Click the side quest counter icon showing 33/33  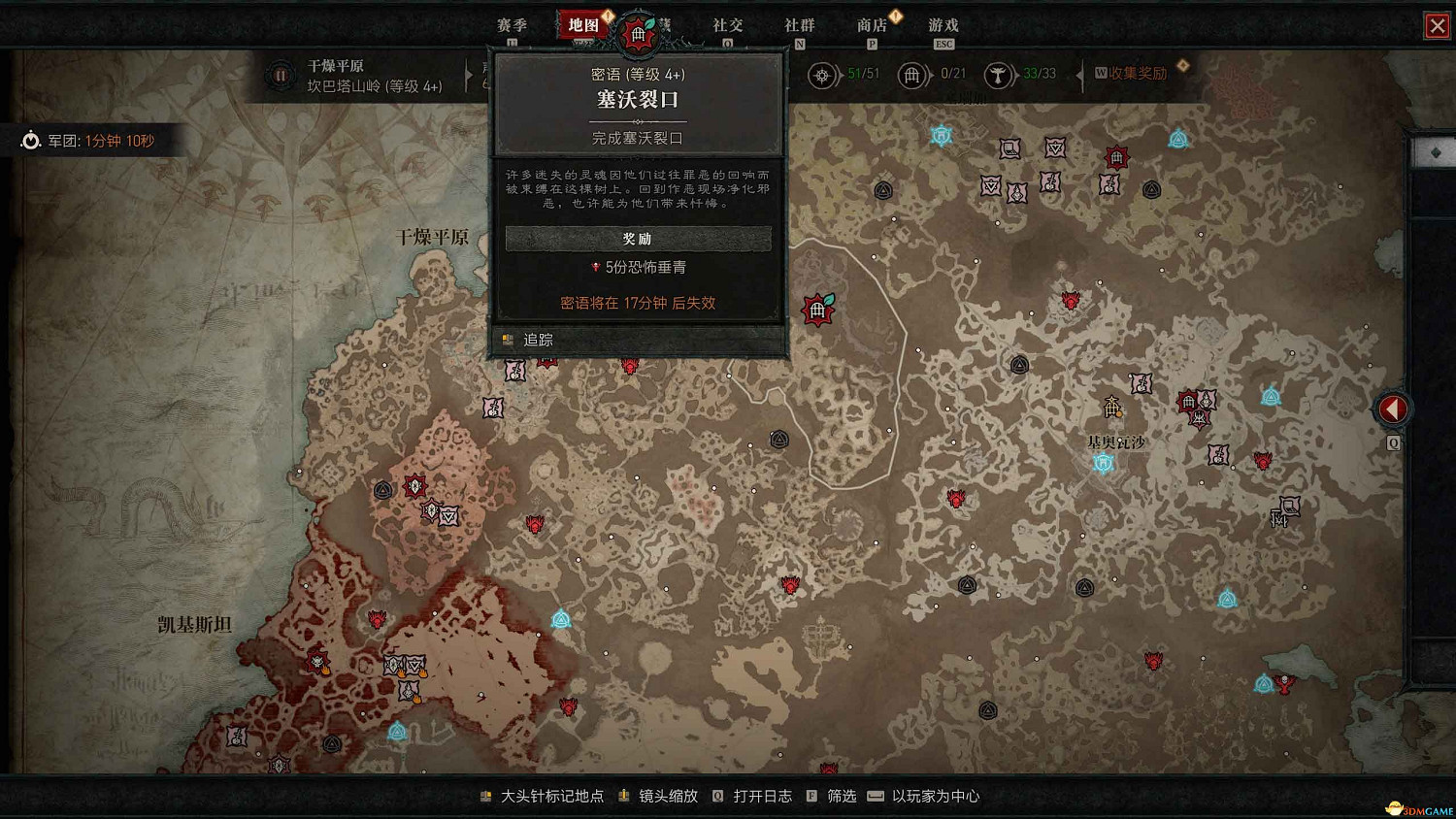[999, 75]
